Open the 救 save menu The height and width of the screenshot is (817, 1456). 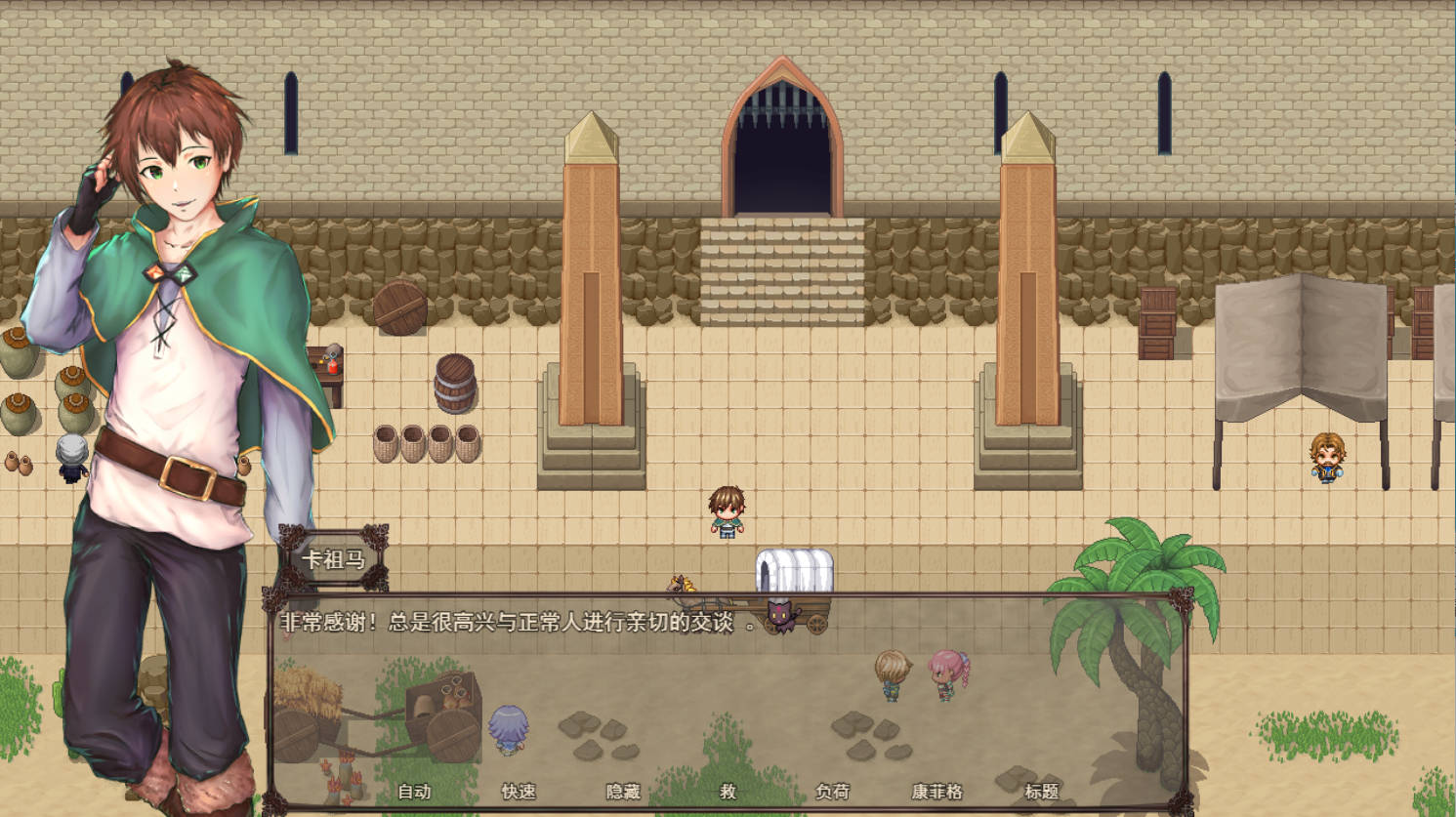tap(728, 792)
